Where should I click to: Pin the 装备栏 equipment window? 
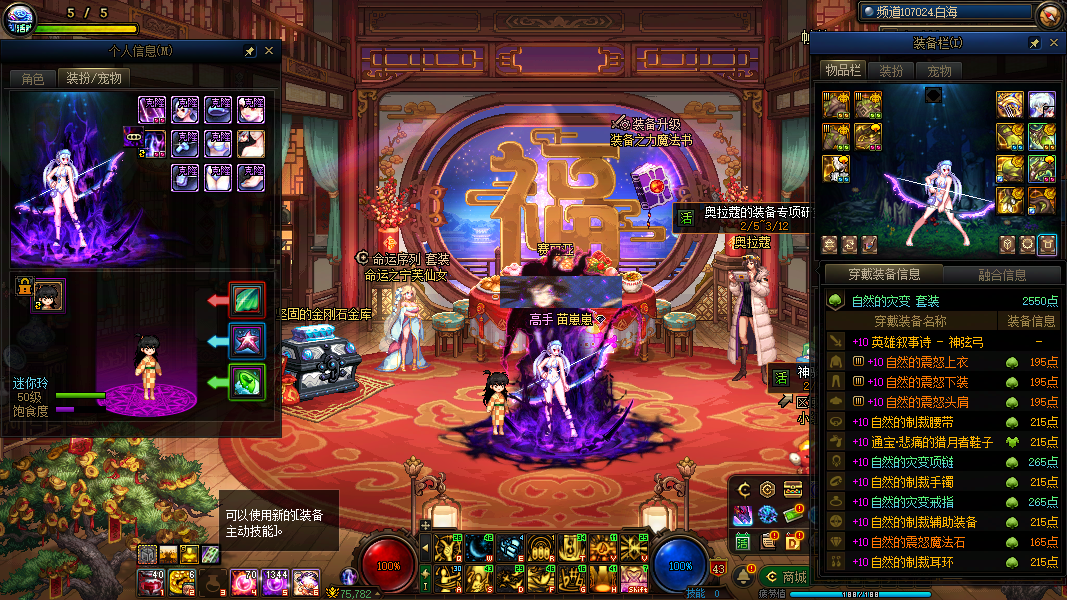coord(1034,44)
